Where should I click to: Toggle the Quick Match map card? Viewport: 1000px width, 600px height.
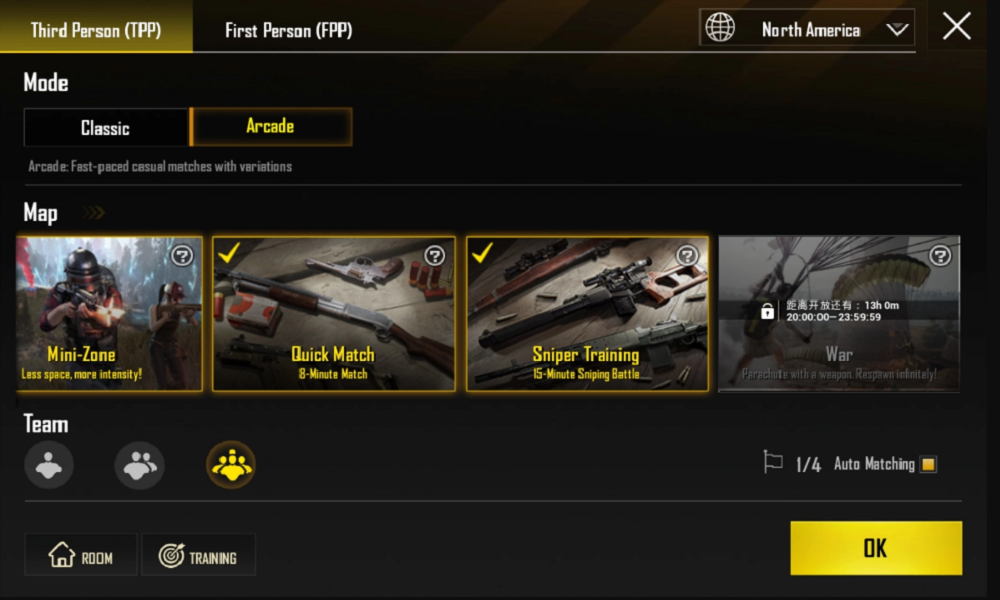[x=333, y=314]
